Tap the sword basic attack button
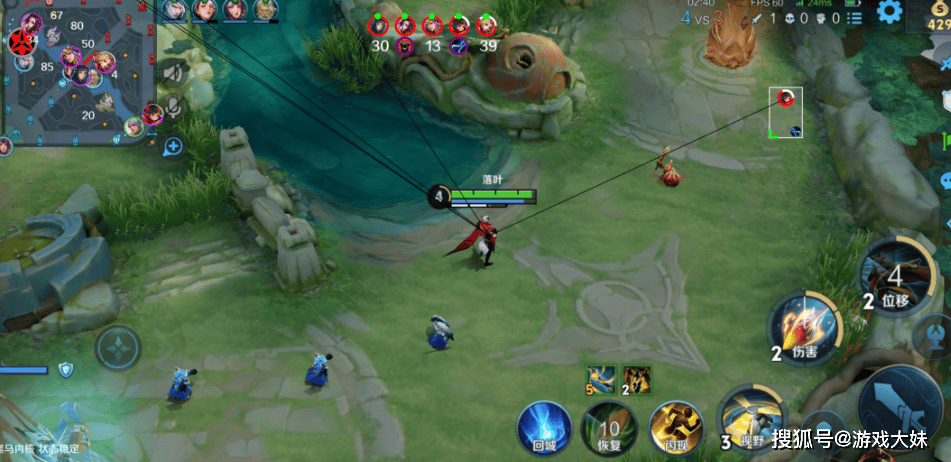The image size is (951, 462). coord(903,408)
